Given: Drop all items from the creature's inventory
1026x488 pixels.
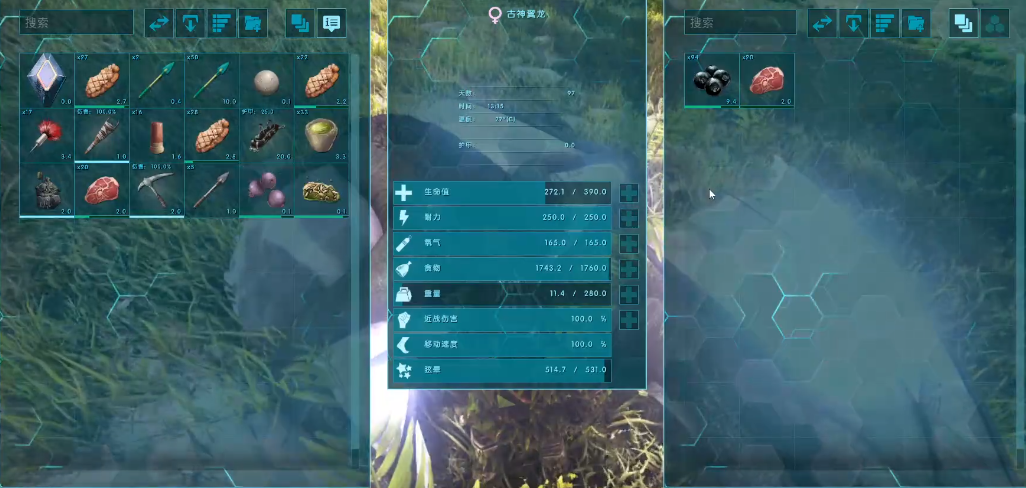Looking at the screenshot, I should 852,22.
